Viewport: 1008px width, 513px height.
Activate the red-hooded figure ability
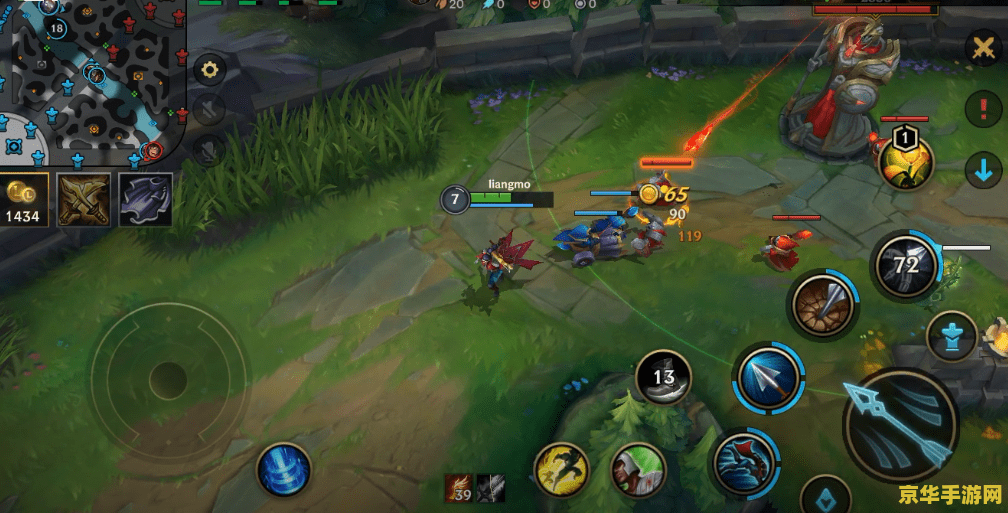click(745, 460)
